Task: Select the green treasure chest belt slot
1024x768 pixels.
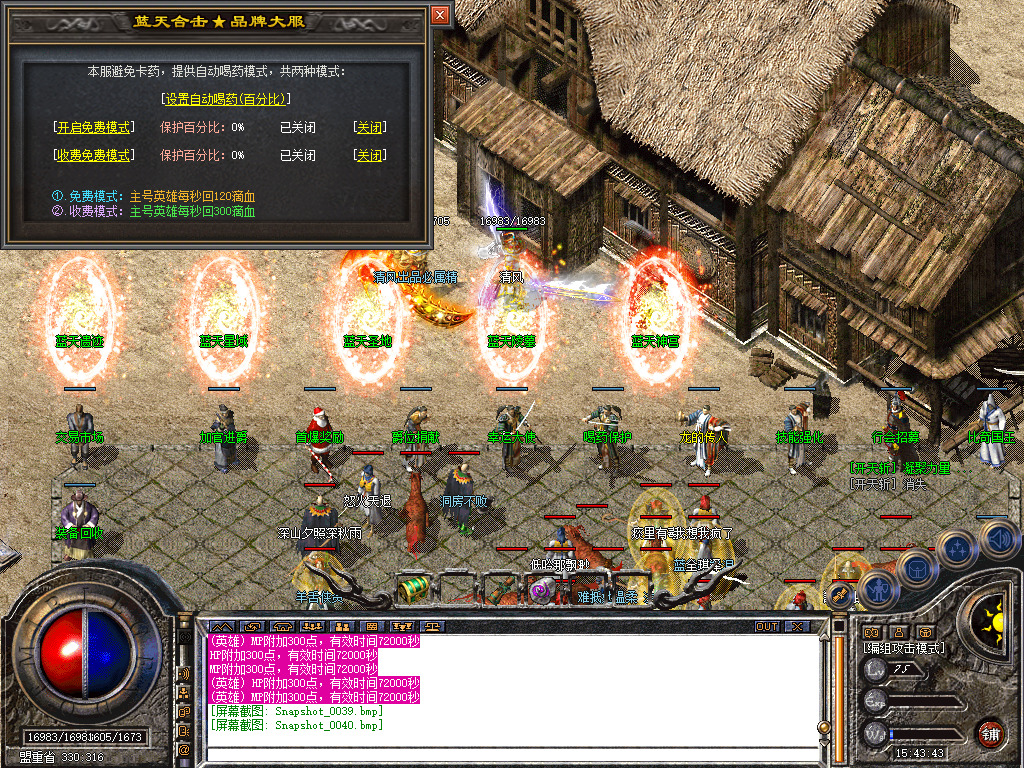Action: point(412,589)
